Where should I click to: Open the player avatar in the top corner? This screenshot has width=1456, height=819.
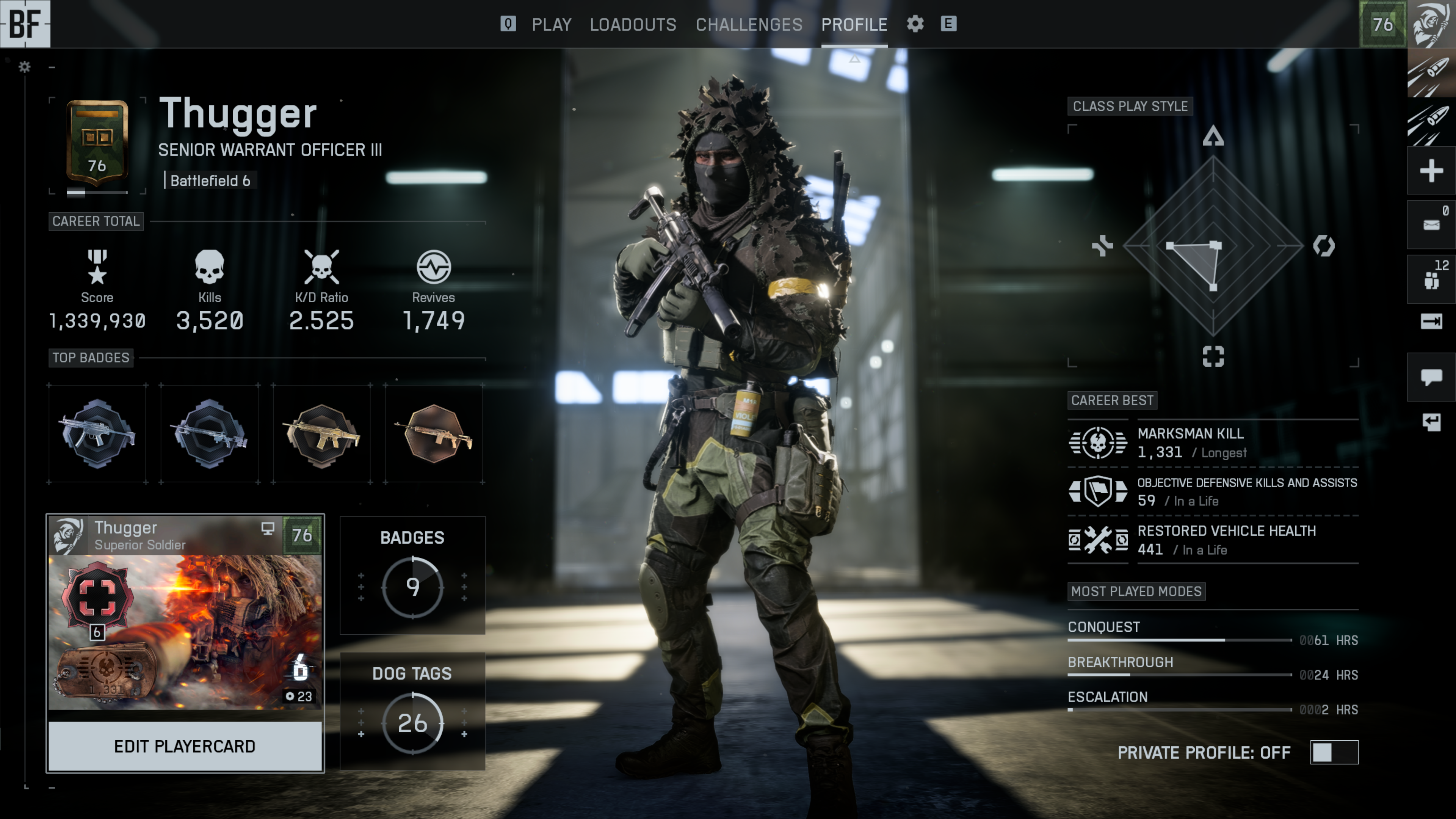pyautogui.click(x=1431, y=24)
